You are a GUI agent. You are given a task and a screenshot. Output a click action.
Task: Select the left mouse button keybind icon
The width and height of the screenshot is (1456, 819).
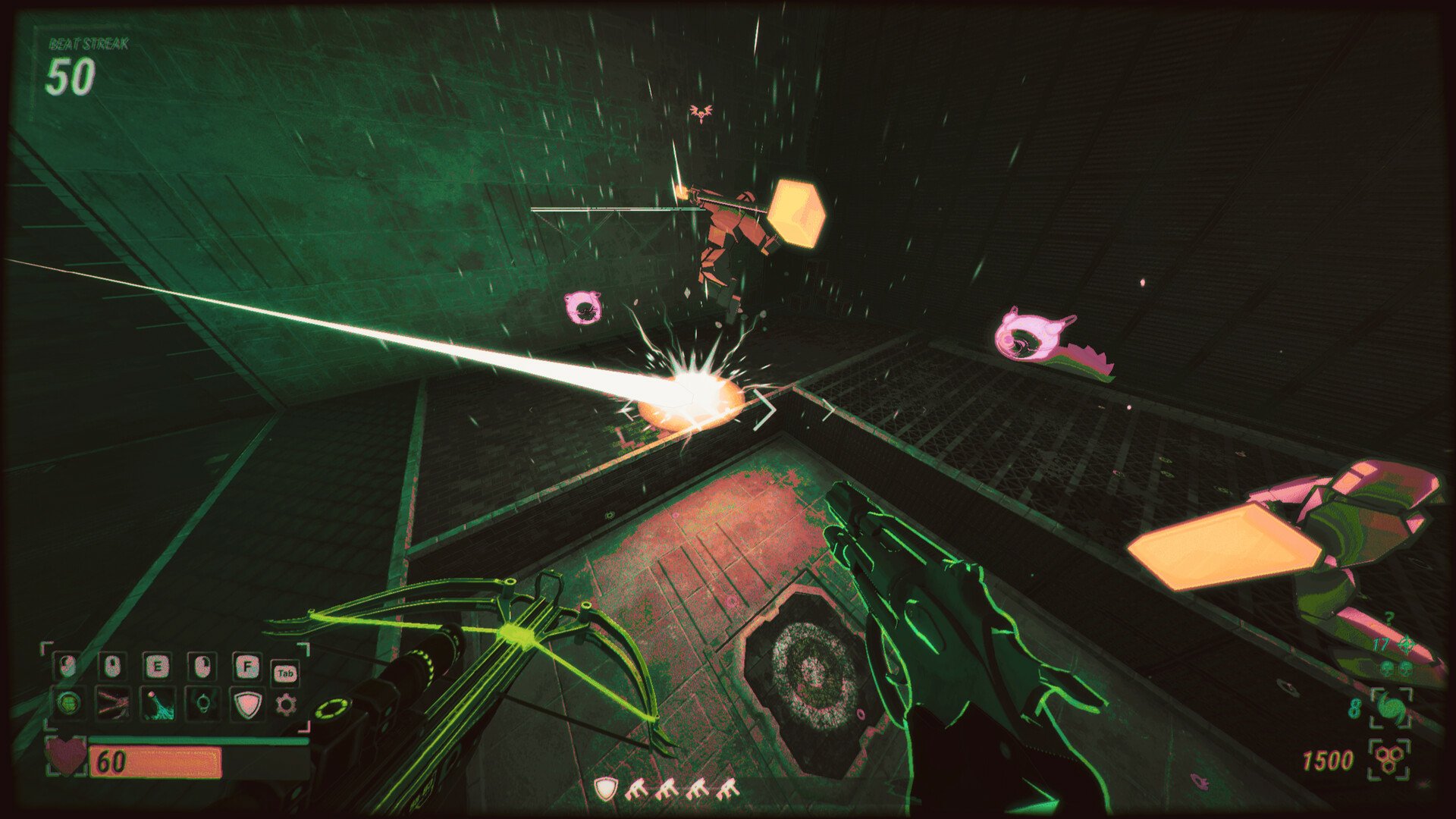click(68, 666)
